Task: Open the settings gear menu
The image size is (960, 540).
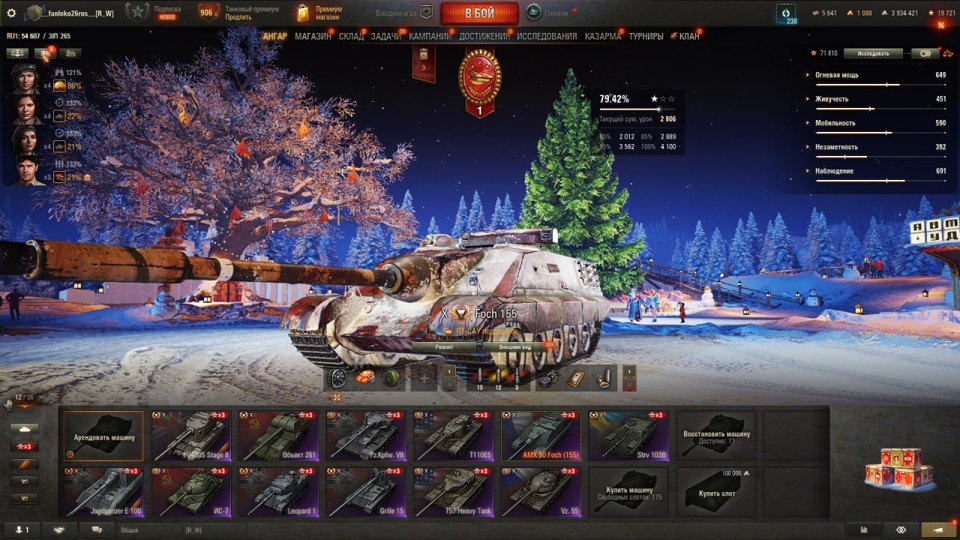Action: tap(11, 12)
